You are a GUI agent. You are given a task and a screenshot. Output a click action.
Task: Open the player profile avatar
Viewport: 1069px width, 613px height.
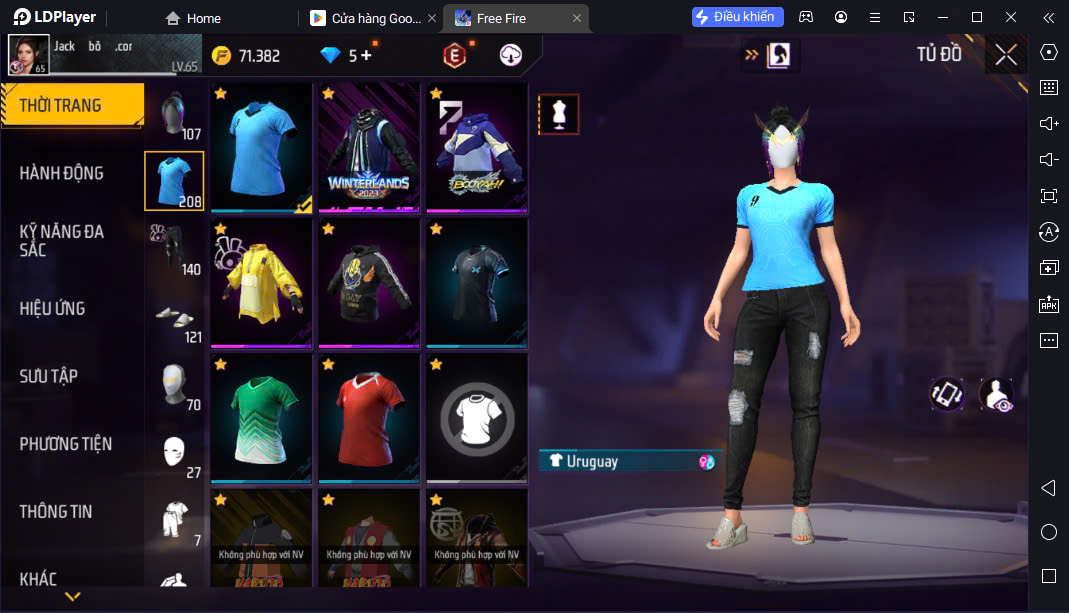pos(28,55)
